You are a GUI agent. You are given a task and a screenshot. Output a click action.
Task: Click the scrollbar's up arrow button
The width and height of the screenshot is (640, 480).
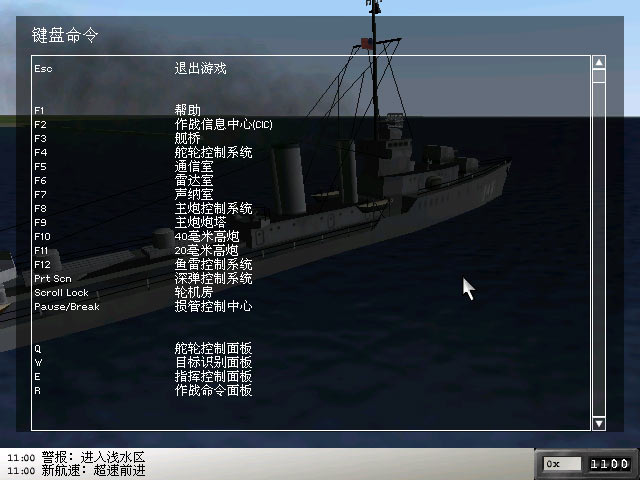pos(599,63)
